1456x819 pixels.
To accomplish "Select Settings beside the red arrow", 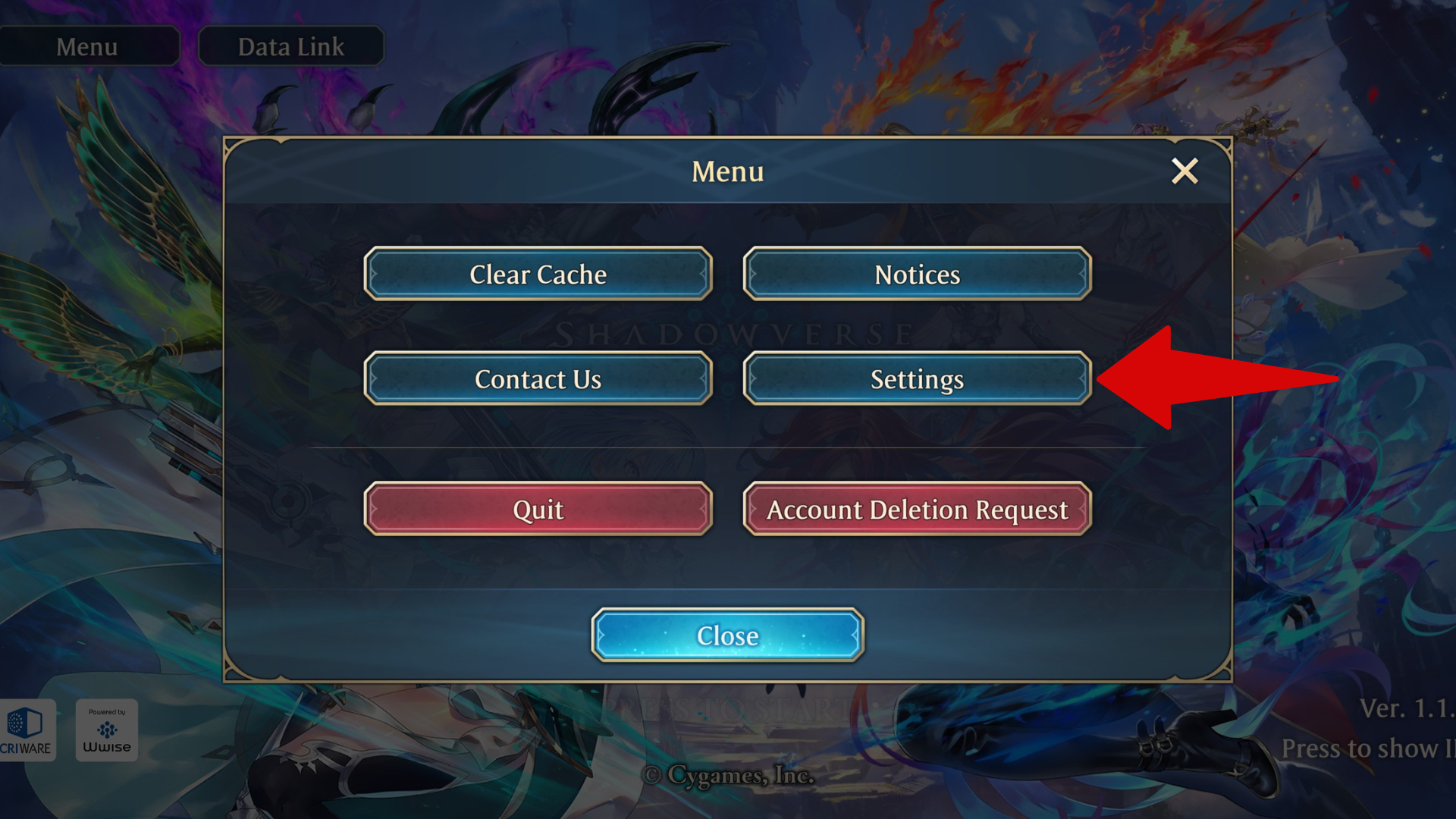I will 916,379.
